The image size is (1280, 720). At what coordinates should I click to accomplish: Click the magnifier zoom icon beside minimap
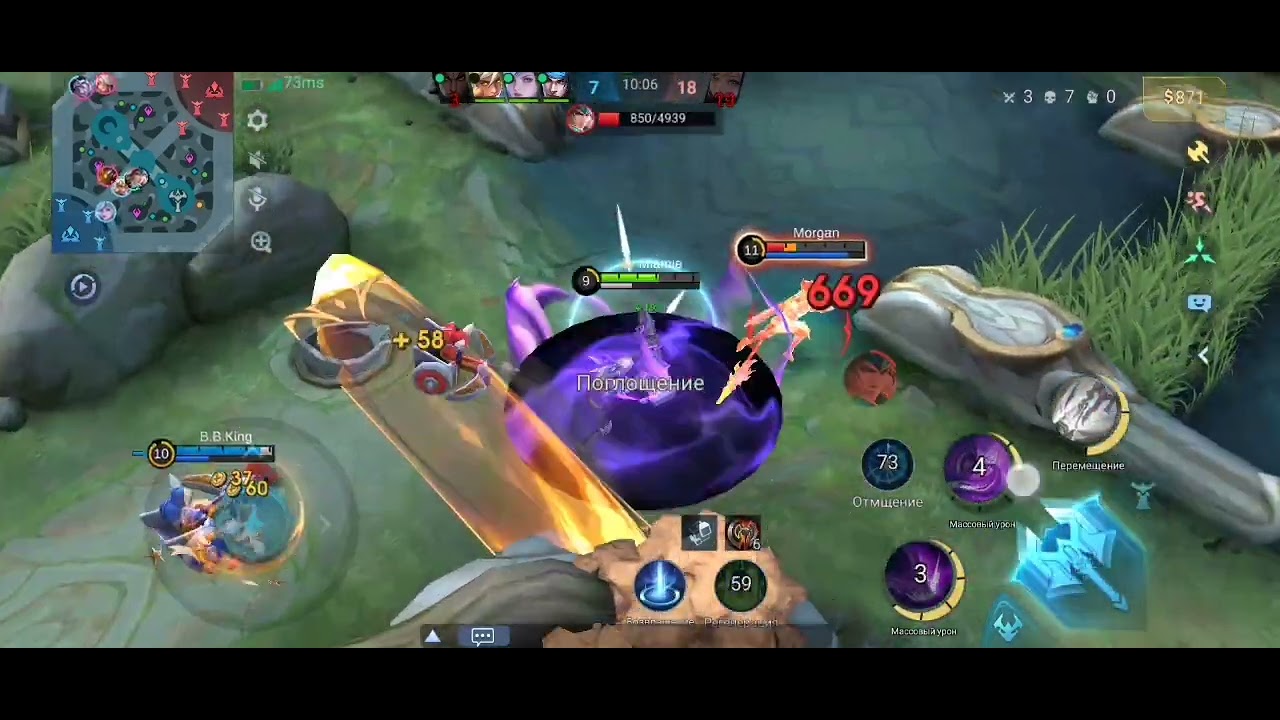(x=261, y=241)
